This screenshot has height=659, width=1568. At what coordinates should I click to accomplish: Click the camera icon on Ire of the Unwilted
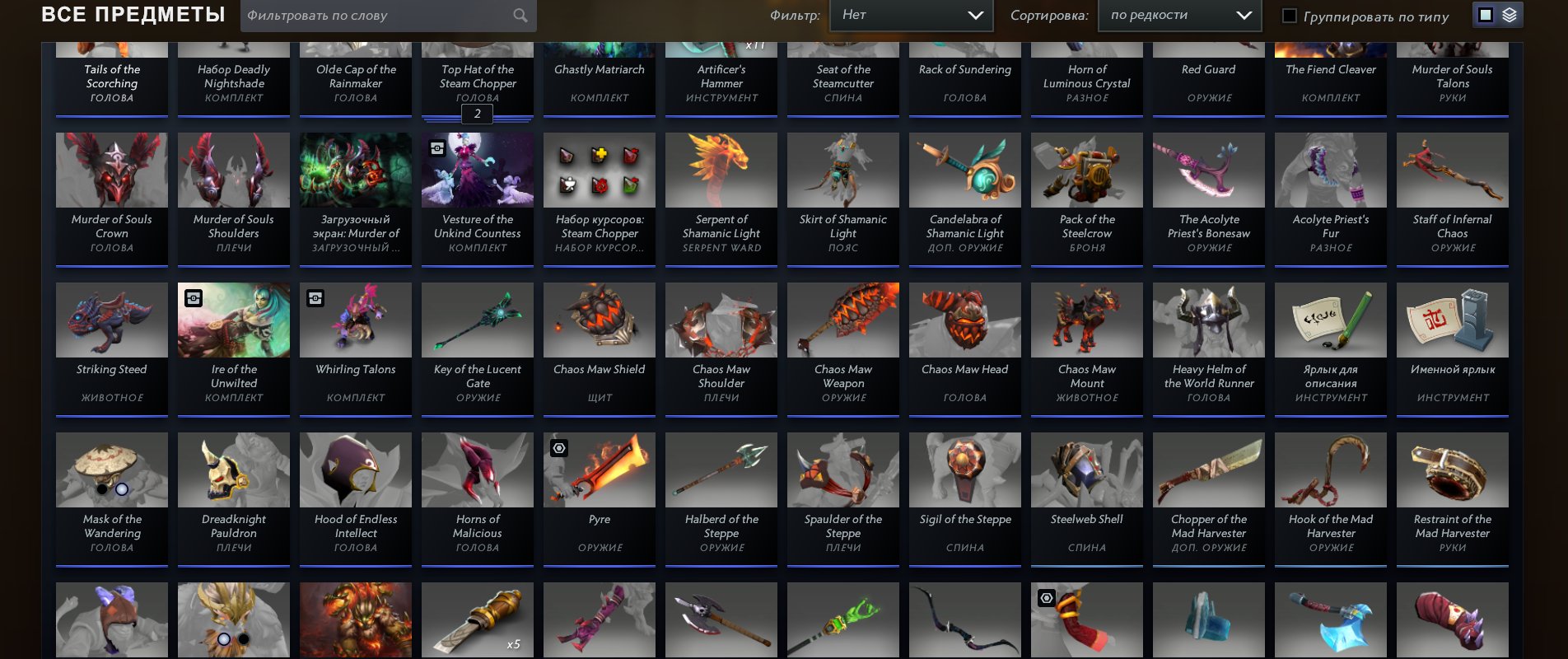(x=193, y=298)
